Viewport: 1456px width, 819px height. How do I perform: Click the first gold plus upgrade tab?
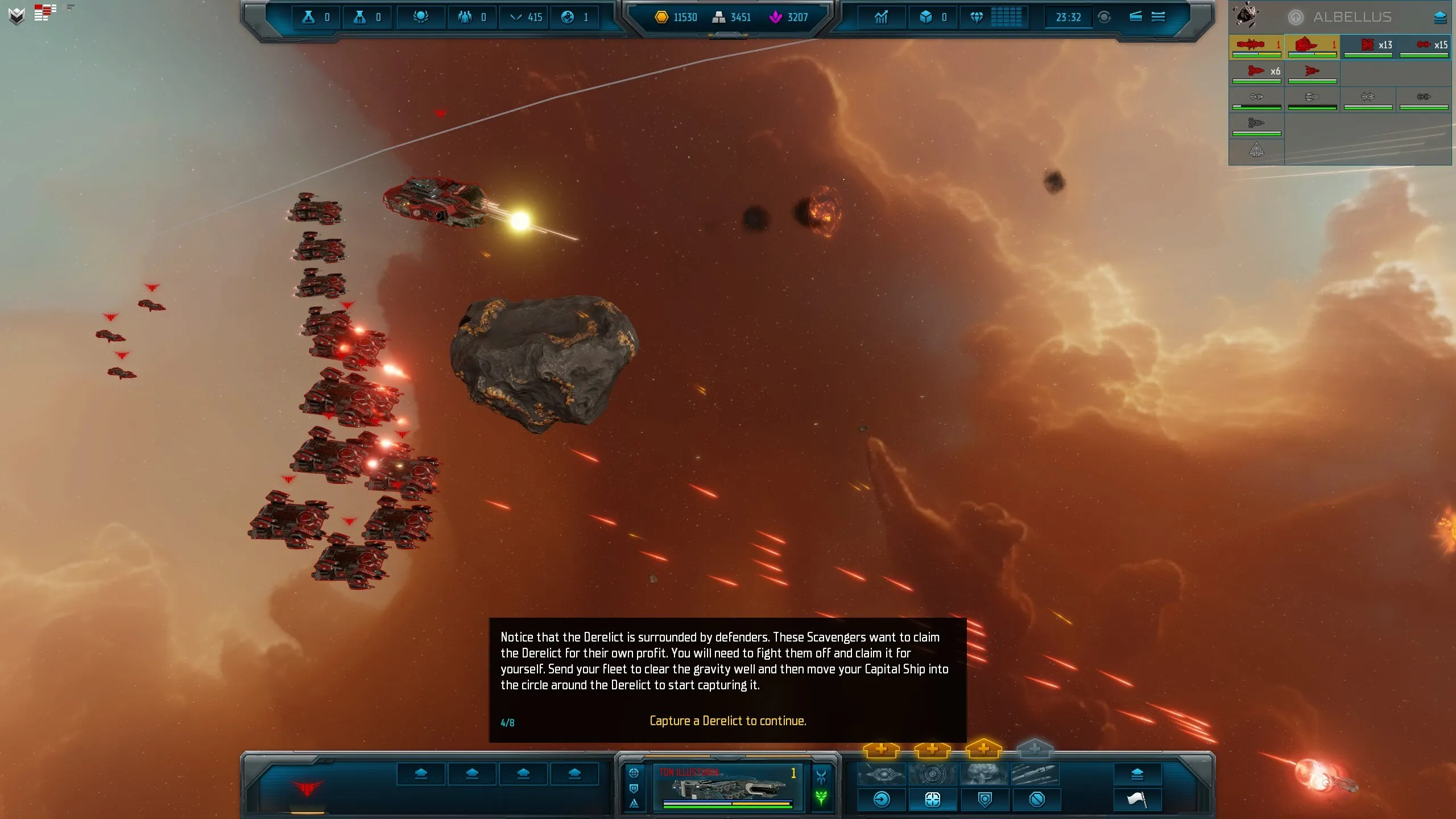[x=881, y=750]
